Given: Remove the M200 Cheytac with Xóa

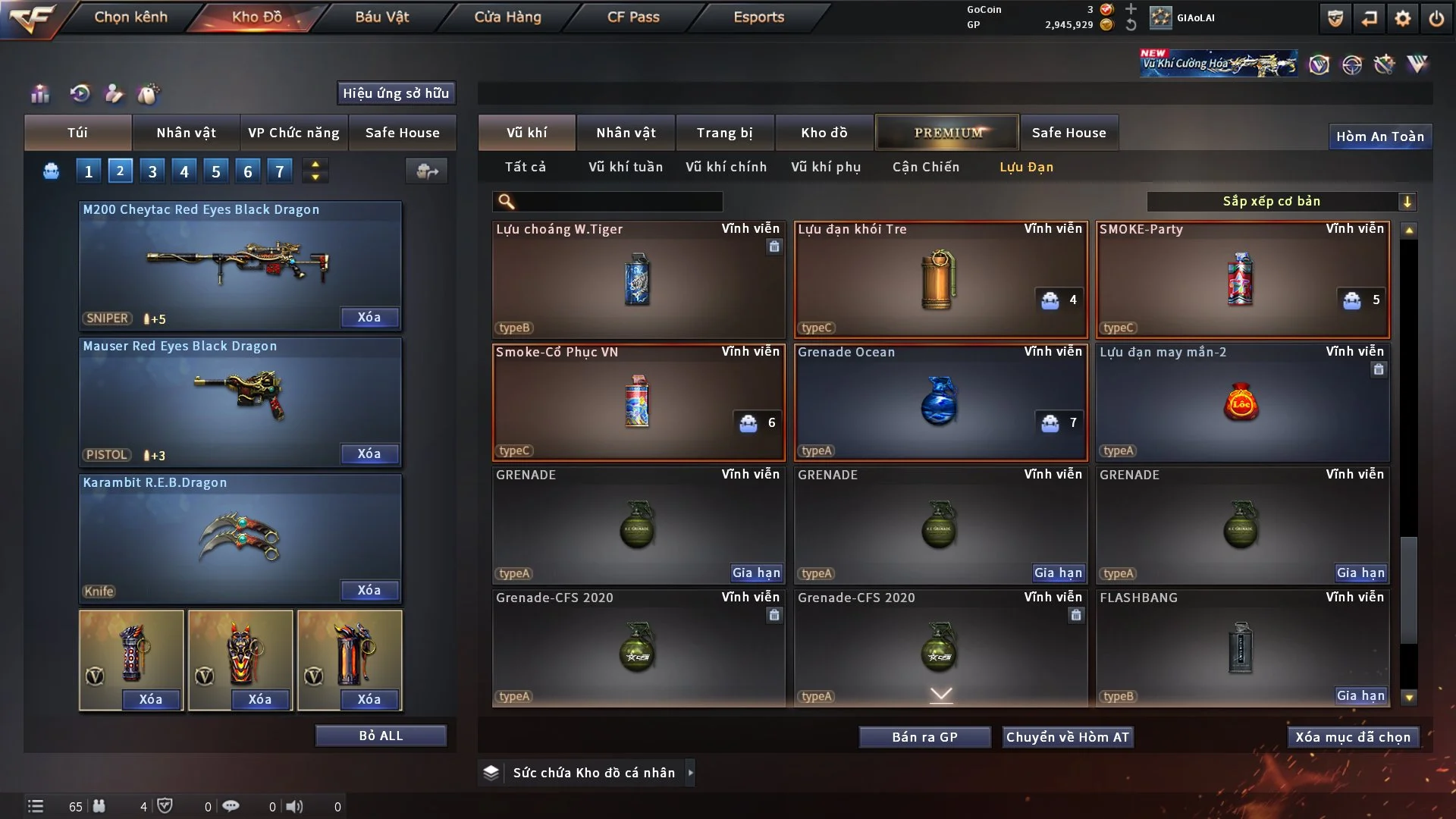Looking at the screenshot, I should pos(369,317).
